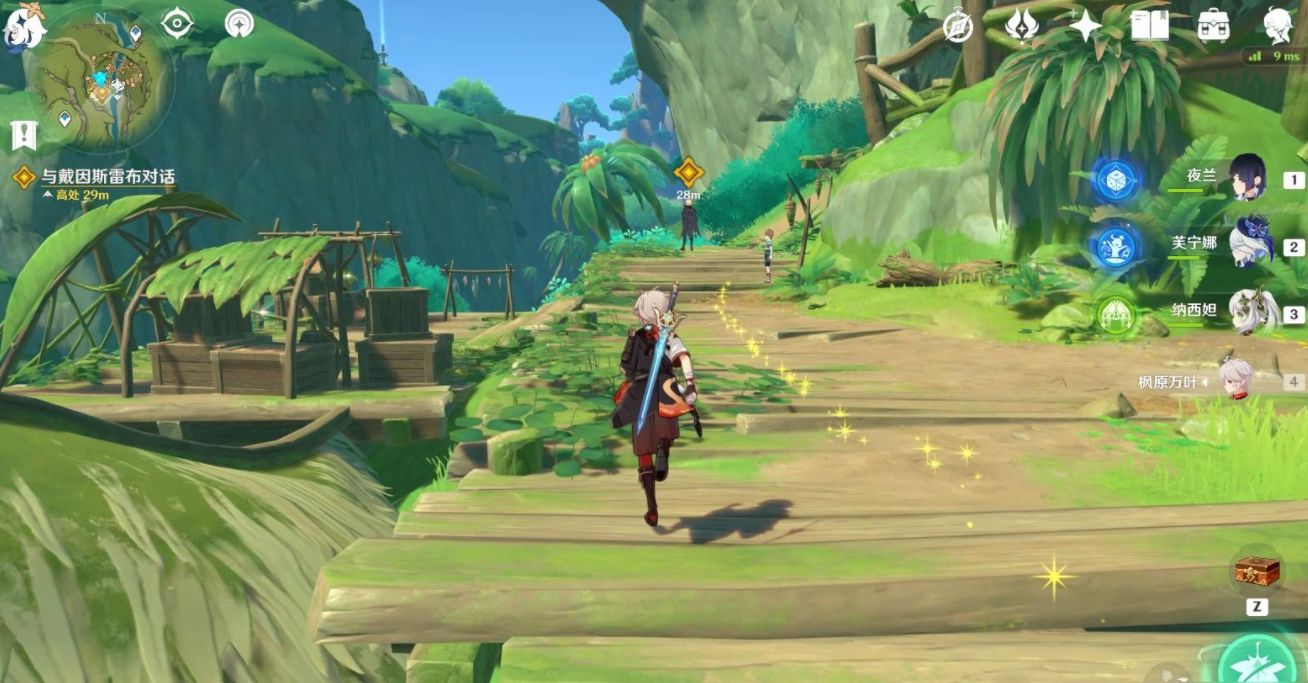This screenshot has width=1308, height=683.
Task: Switch to party member 纳西妲
Action: click(x=1248, y=311)
